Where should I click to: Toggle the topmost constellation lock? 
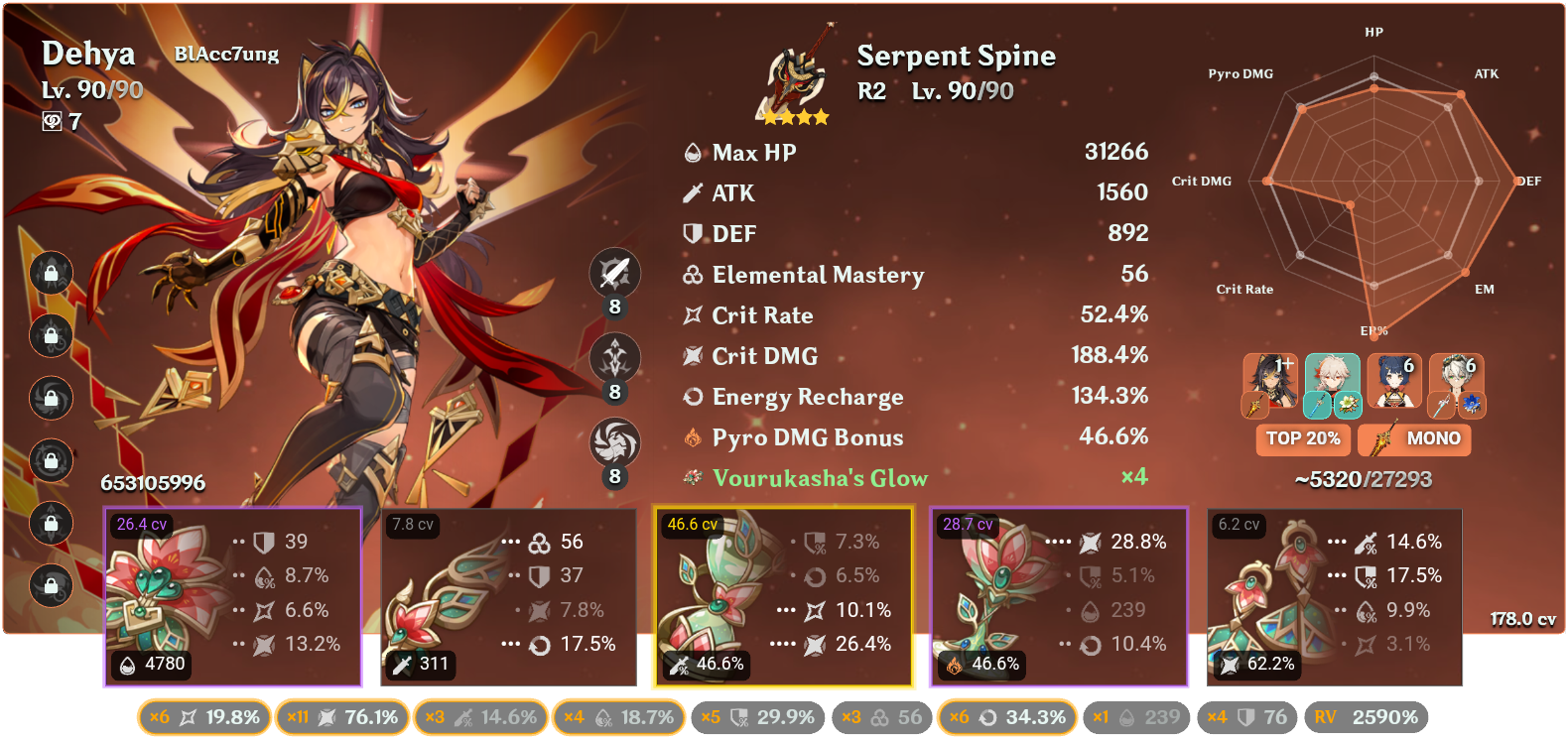pyautogui.click(x=51, y=275)
